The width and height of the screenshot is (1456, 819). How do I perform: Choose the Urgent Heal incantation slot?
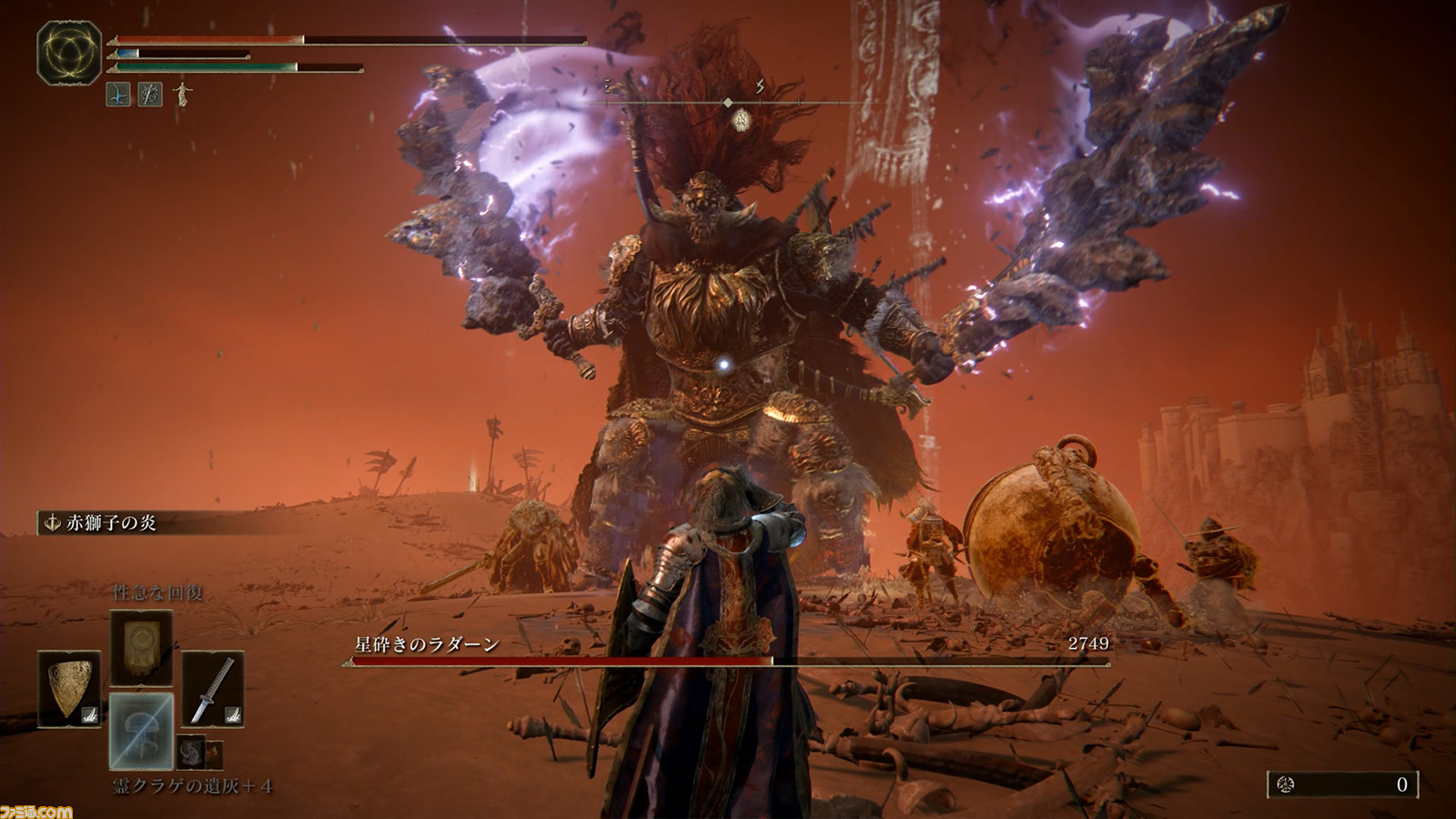point(141,647)
